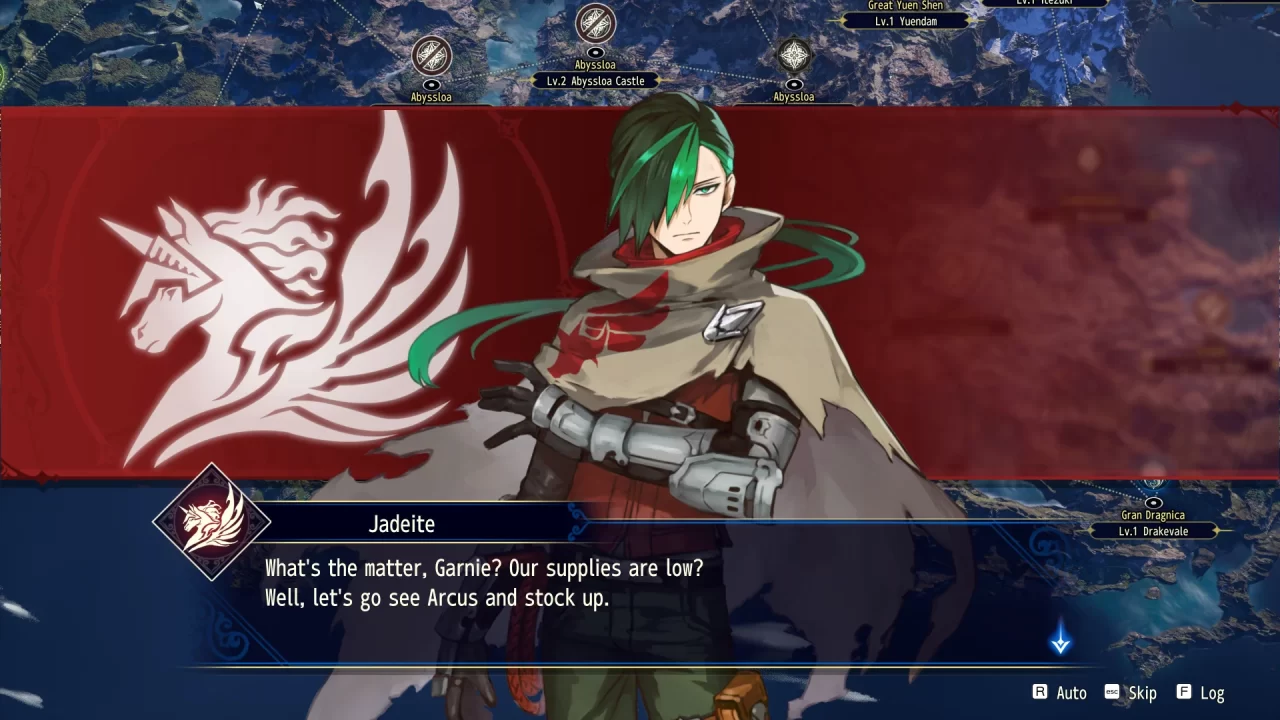1280x720 pixels.
Task: Toggle the eye marker above Gran Dragnica label
Action: pyautogui.click(x=1153, y=502)
